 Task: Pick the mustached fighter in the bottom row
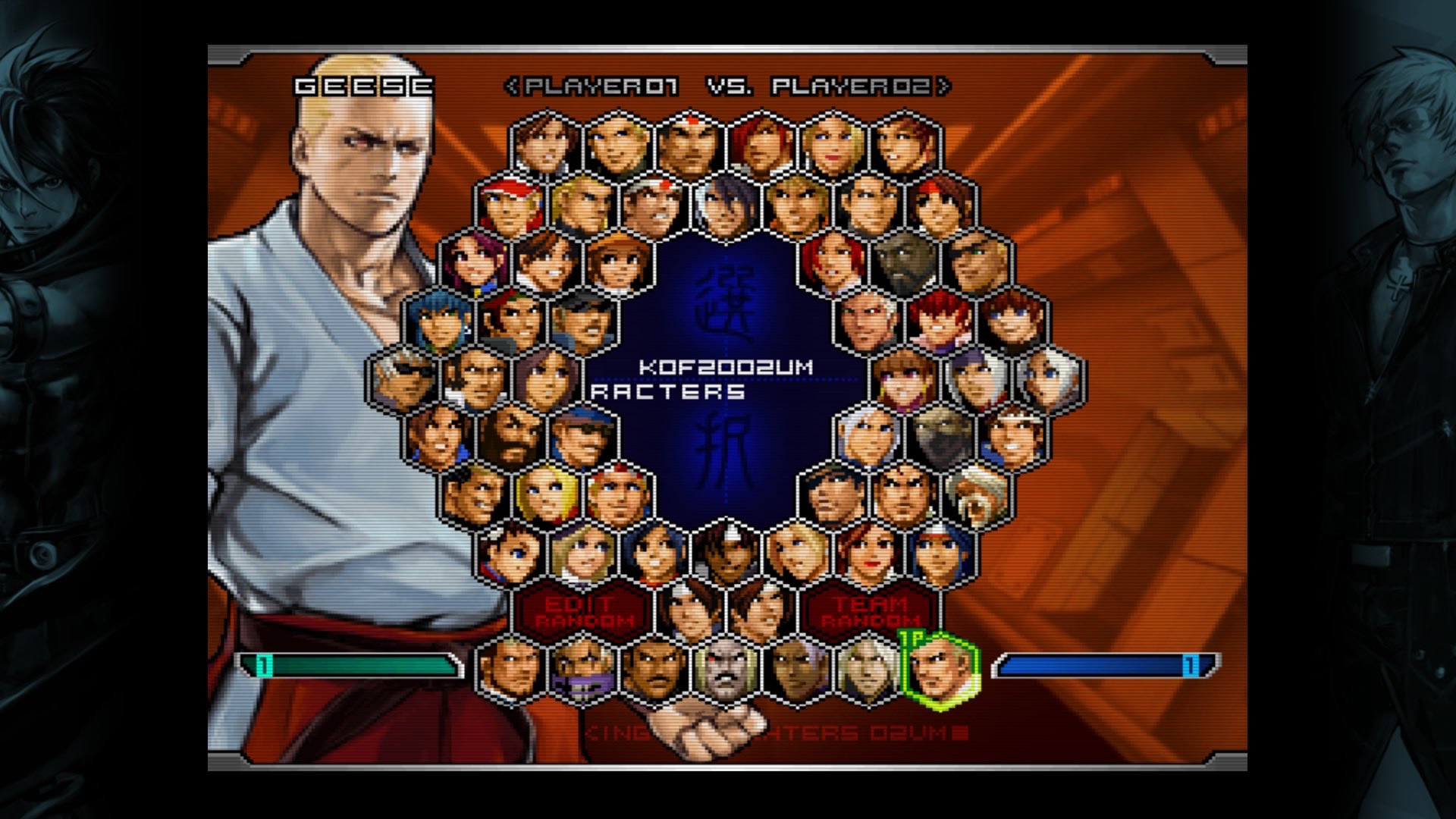click(x=654, y=670)
